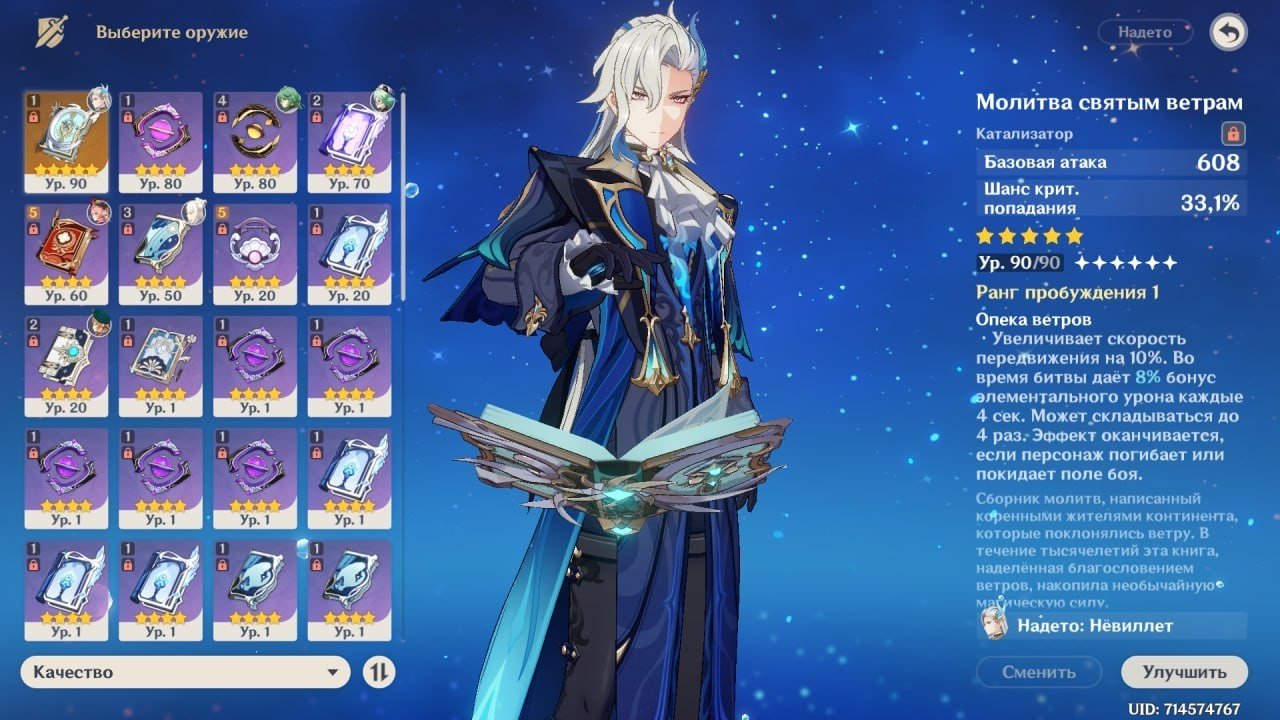Toggle the weapon lock icon
Image resolution: width=1280 pixels, height=720 pixels.
point(1232,133)
